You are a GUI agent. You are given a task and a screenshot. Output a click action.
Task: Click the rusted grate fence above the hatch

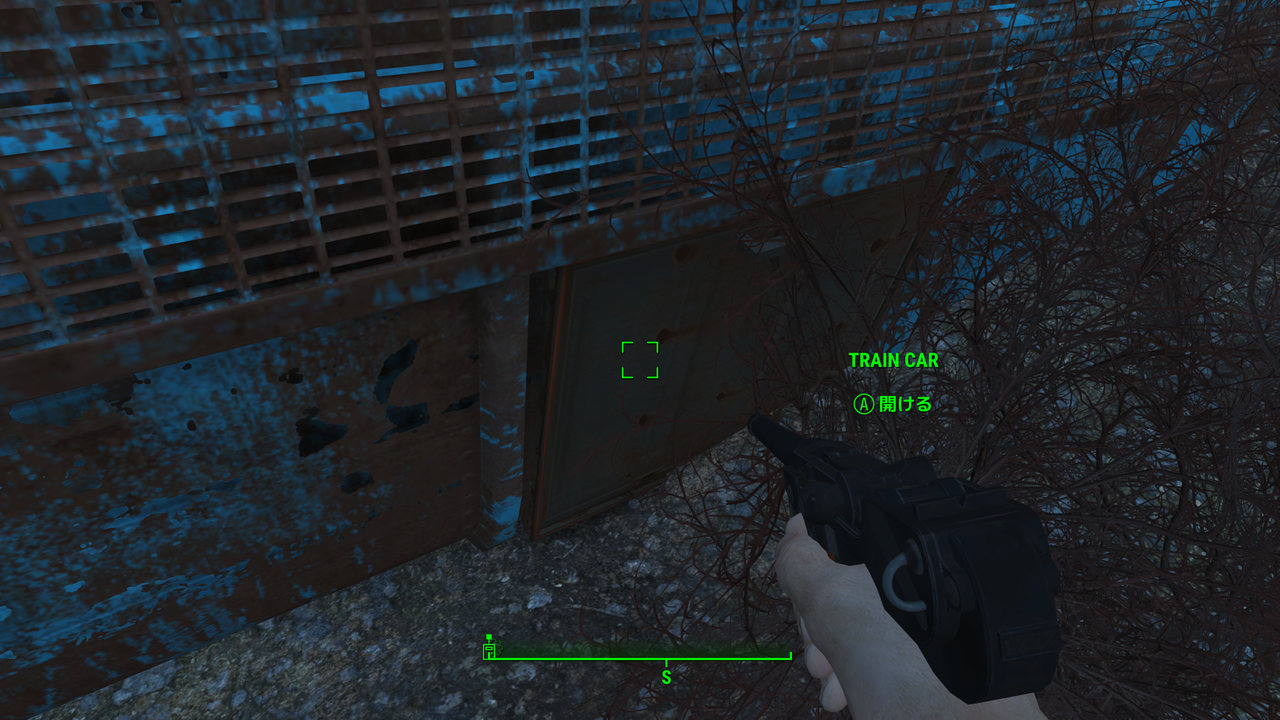[400, 130]
